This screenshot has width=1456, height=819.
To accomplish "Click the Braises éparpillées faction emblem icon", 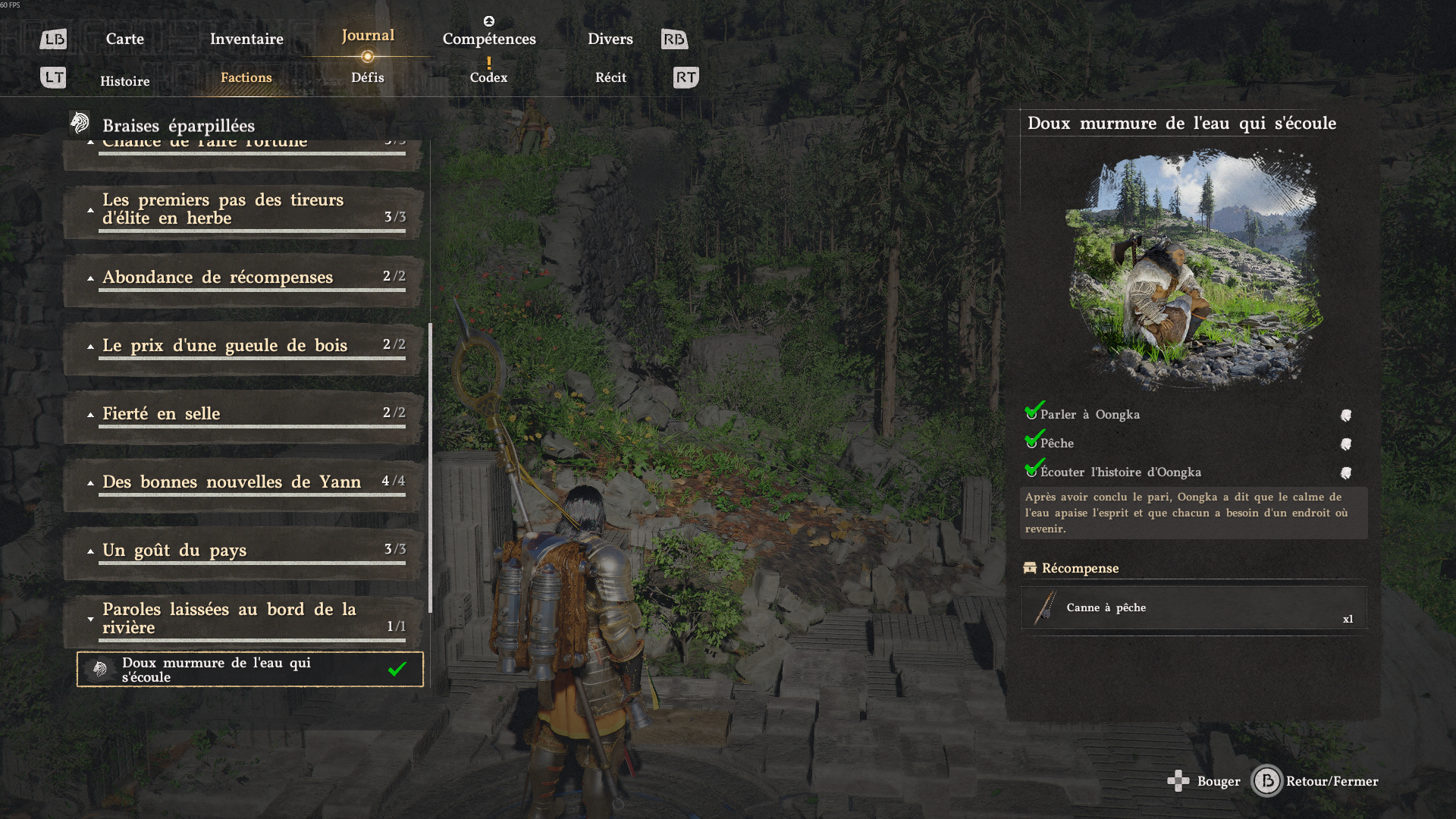I will (79, 122).
